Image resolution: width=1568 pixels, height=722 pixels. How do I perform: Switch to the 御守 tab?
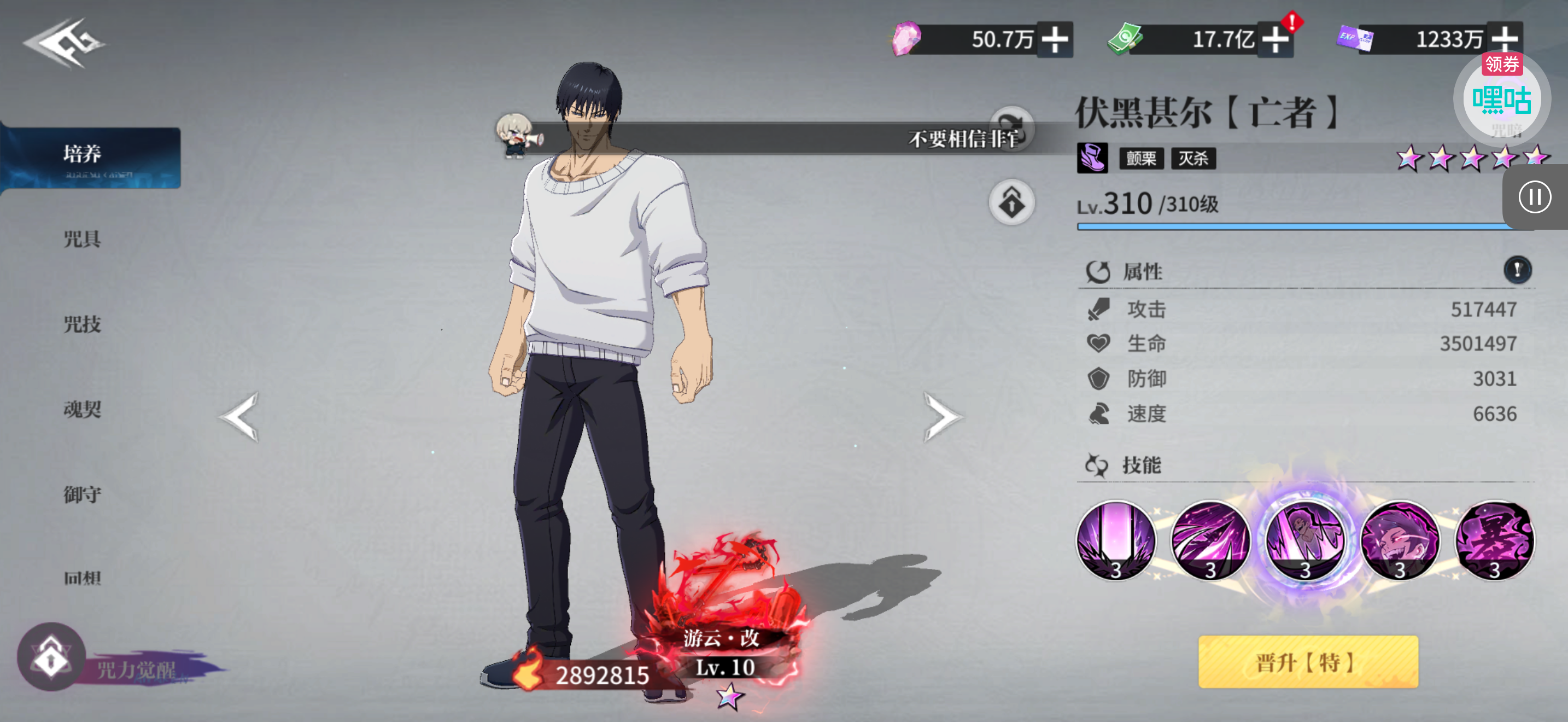point(82,494)
